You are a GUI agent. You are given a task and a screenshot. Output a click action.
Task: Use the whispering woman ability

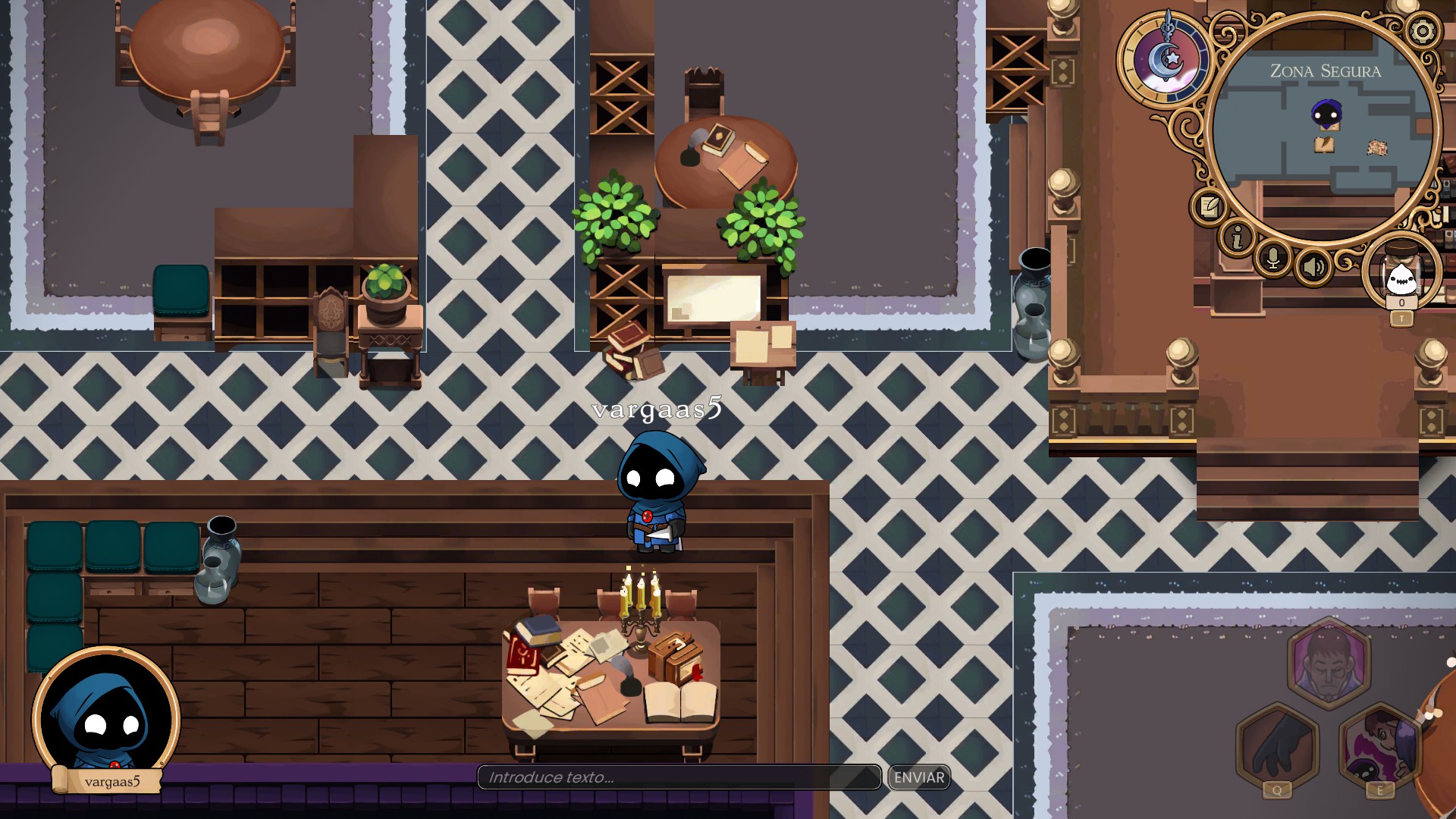[1380, 747]
